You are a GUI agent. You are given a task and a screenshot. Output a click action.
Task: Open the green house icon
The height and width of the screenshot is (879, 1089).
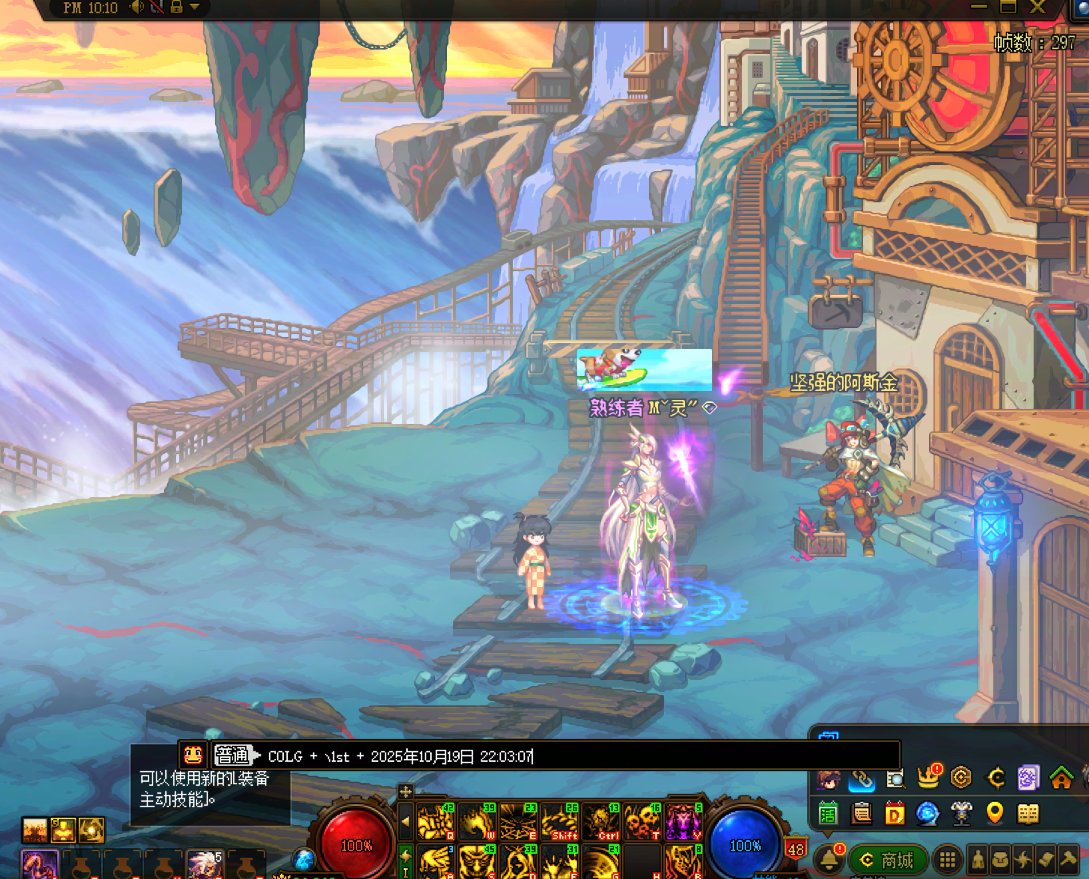point(1061,777)
